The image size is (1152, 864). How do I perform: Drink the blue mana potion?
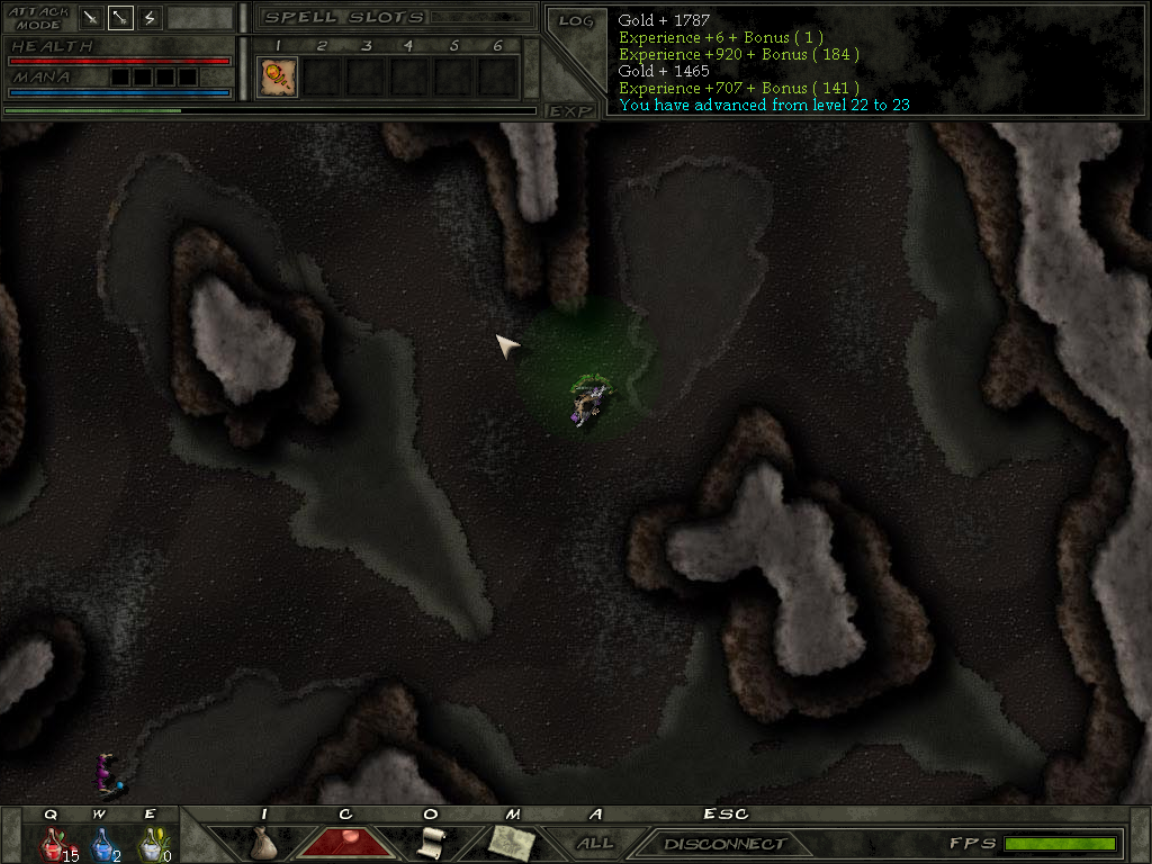(x=103, y=844)
